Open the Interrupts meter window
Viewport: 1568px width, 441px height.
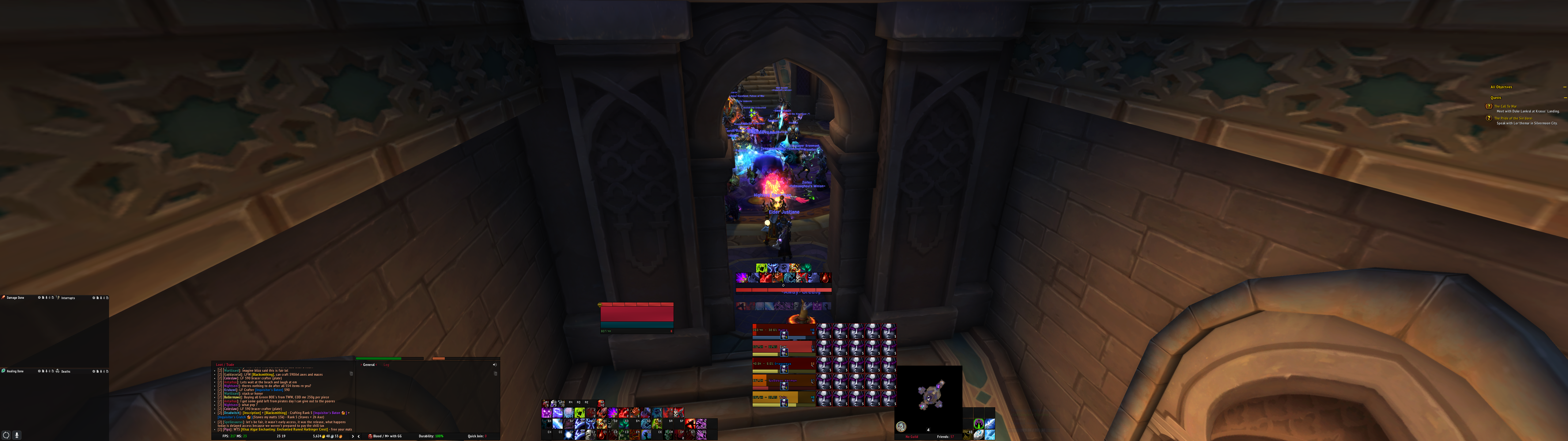pyautogui.click(x=68, y=298)
